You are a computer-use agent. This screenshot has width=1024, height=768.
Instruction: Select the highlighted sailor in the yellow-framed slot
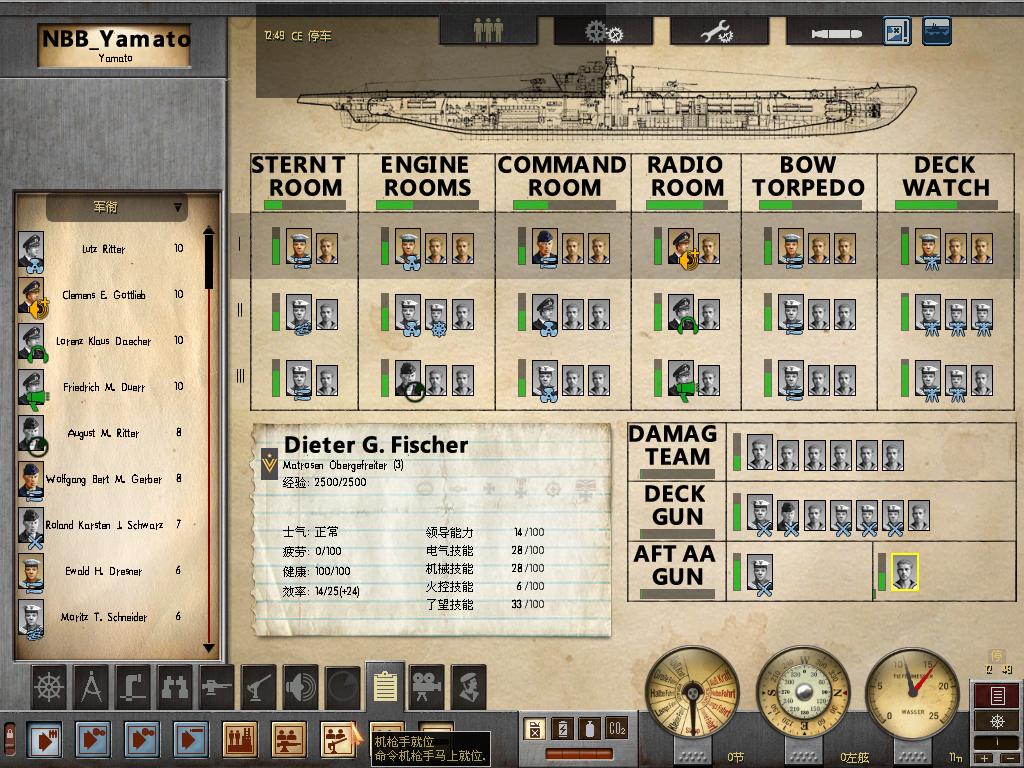[904, 573]
